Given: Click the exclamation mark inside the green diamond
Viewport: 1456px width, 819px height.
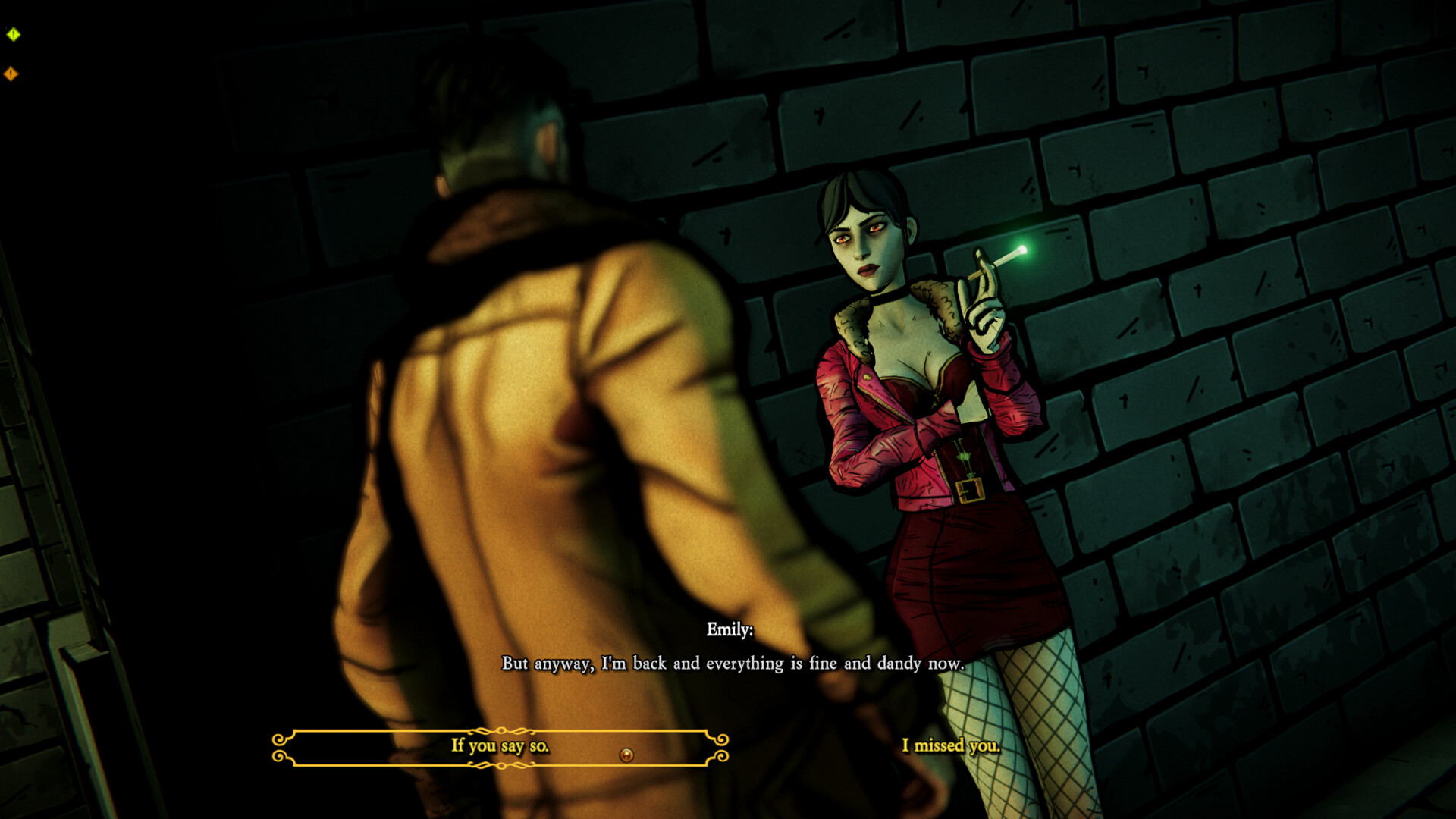Looking at the screenshot, I should click(x=12, y=34).
